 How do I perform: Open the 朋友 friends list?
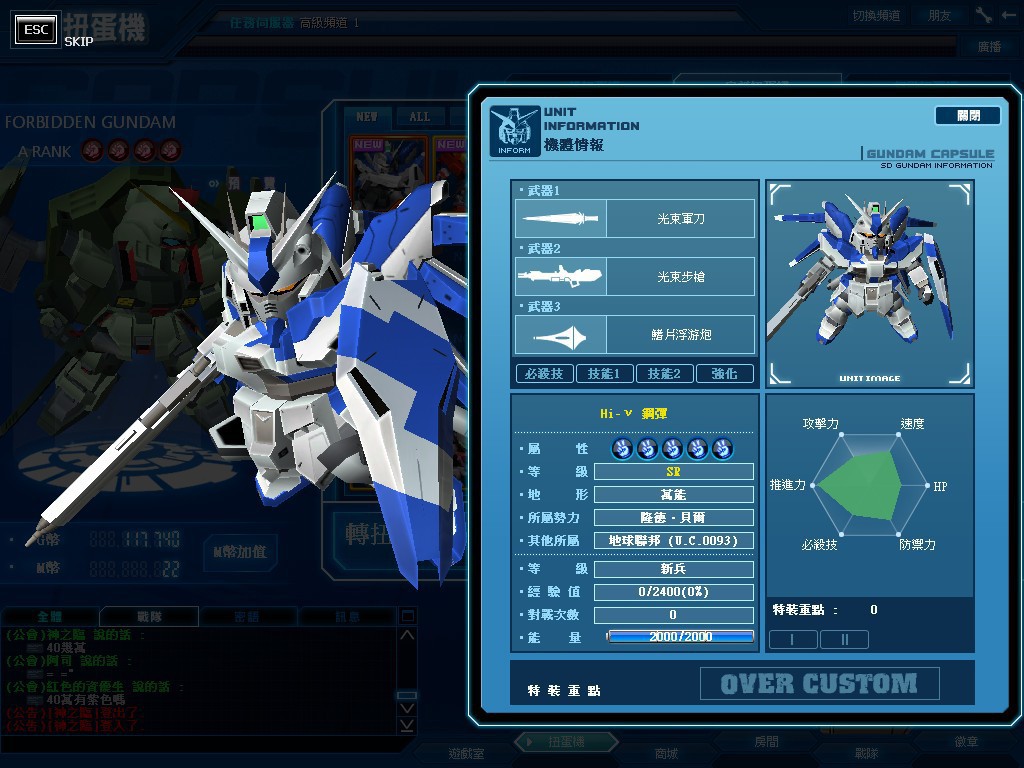(940, 16)
